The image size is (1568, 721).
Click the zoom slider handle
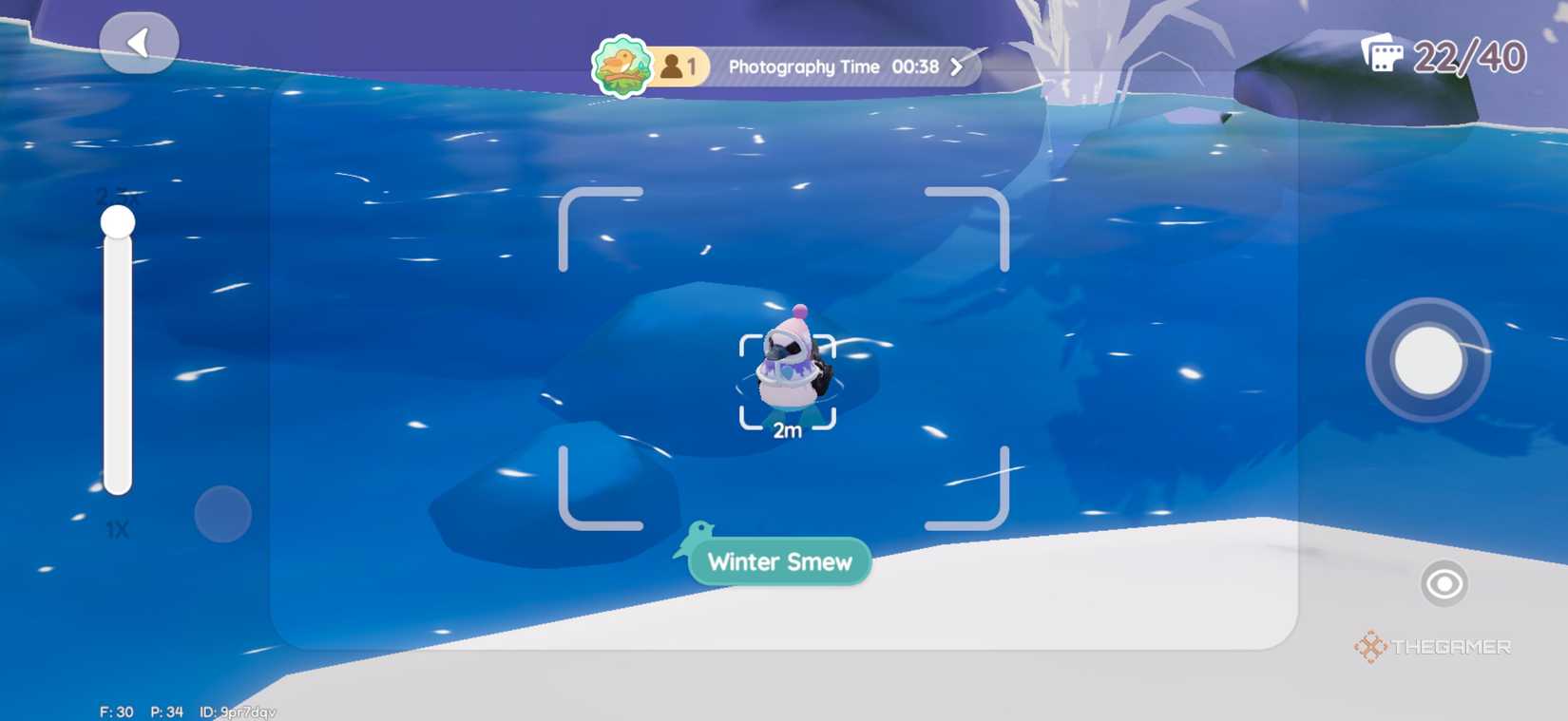[x=116, y=219]
